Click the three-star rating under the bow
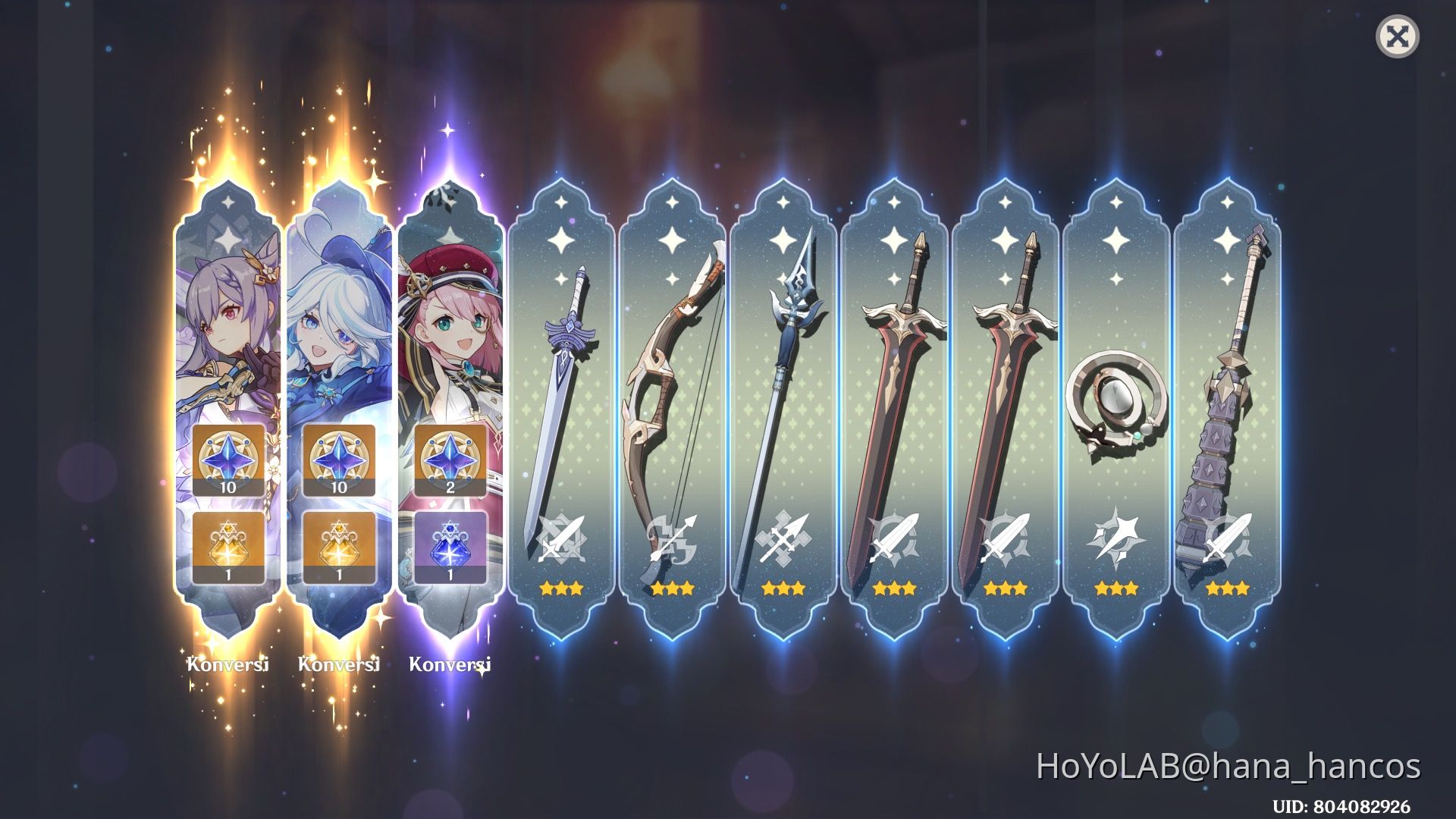Image resolution: width=1456 pixels, height=819 pixels. click(674, 587)
